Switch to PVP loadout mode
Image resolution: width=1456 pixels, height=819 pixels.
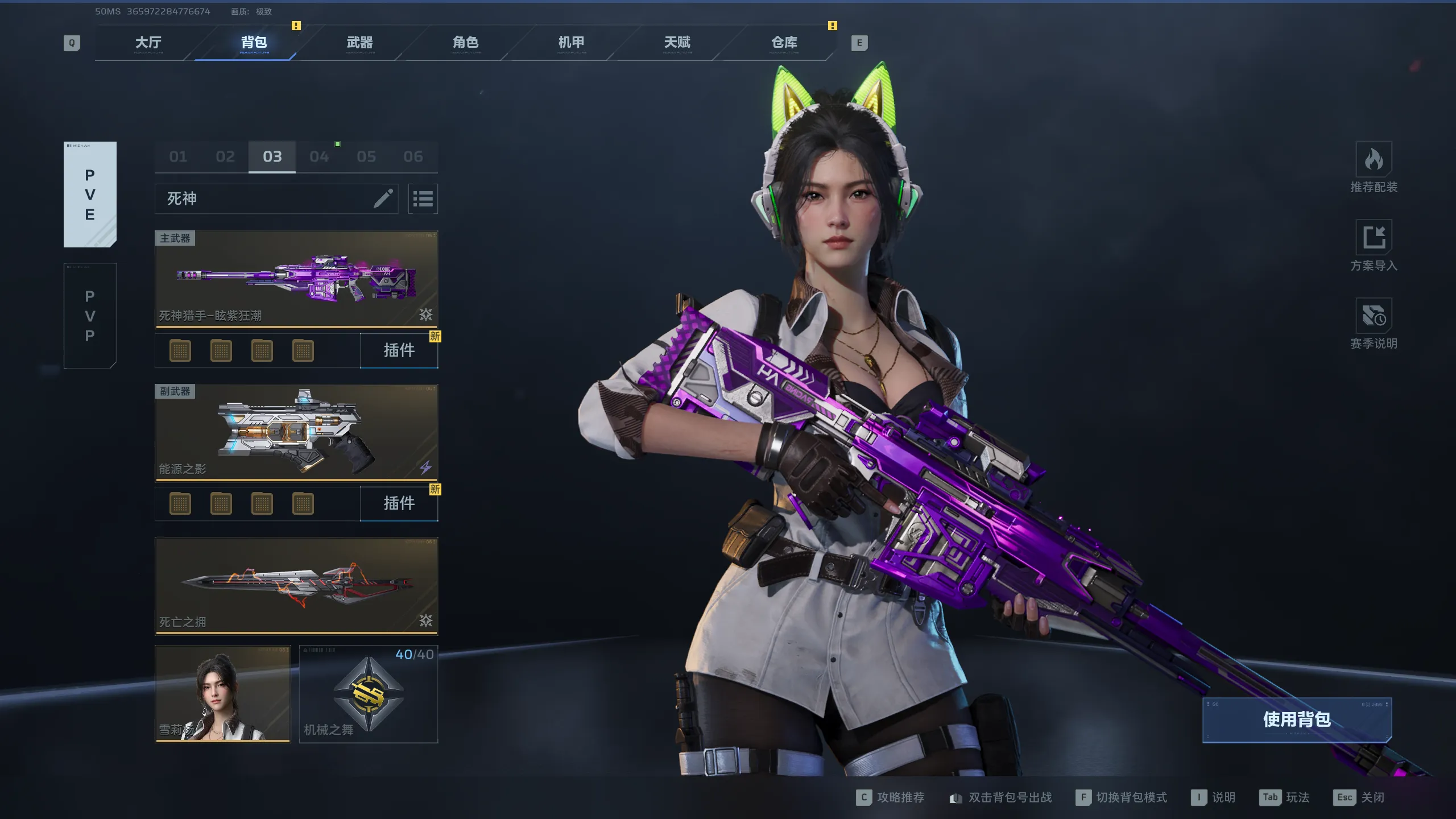tap(90, 316)
